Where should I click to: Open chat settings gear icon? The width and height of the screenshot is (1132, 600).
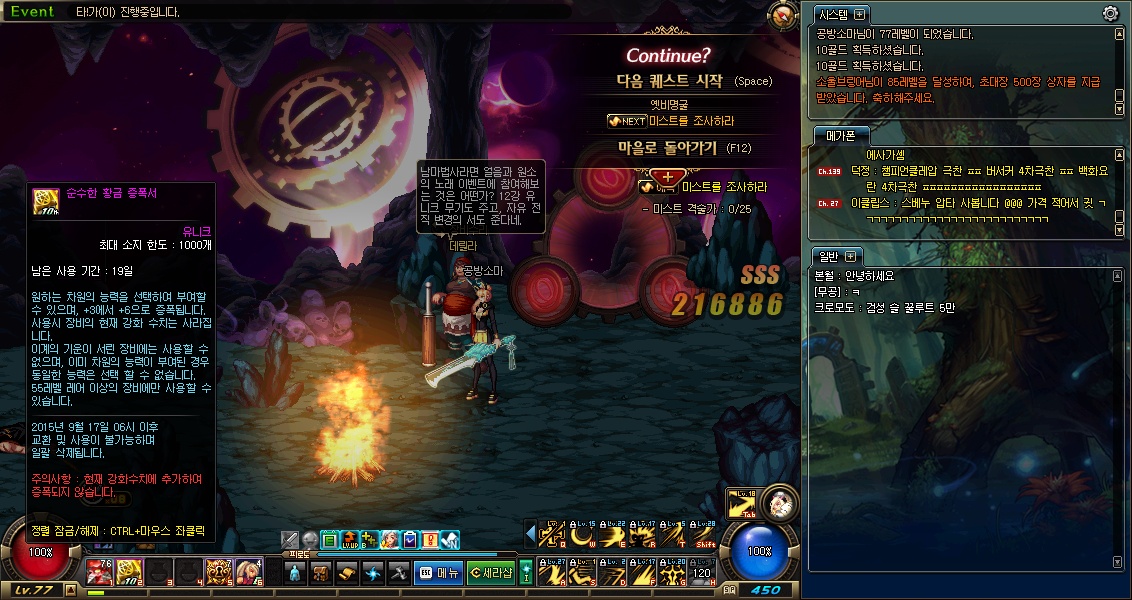click(x=1110, y=14)
